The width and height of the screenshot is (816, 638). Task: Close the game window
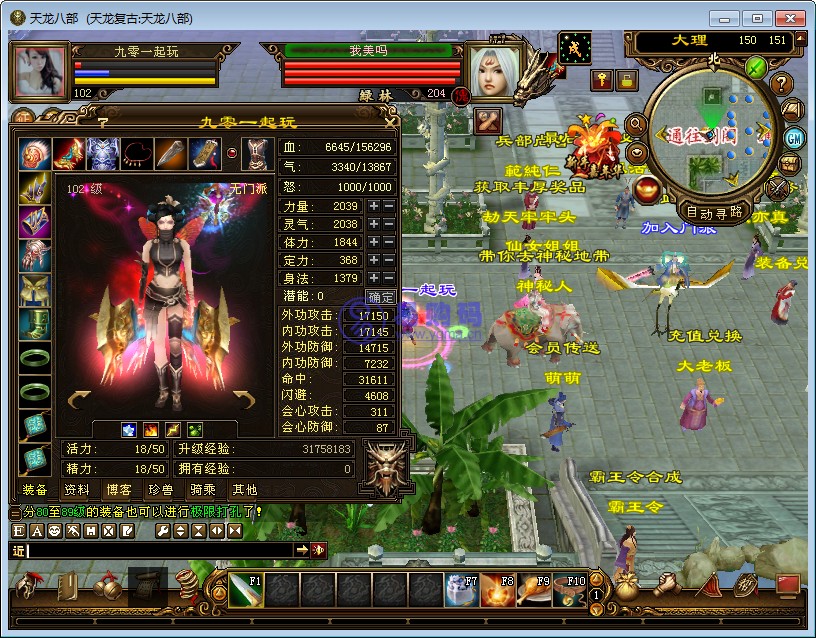[790, 18]
